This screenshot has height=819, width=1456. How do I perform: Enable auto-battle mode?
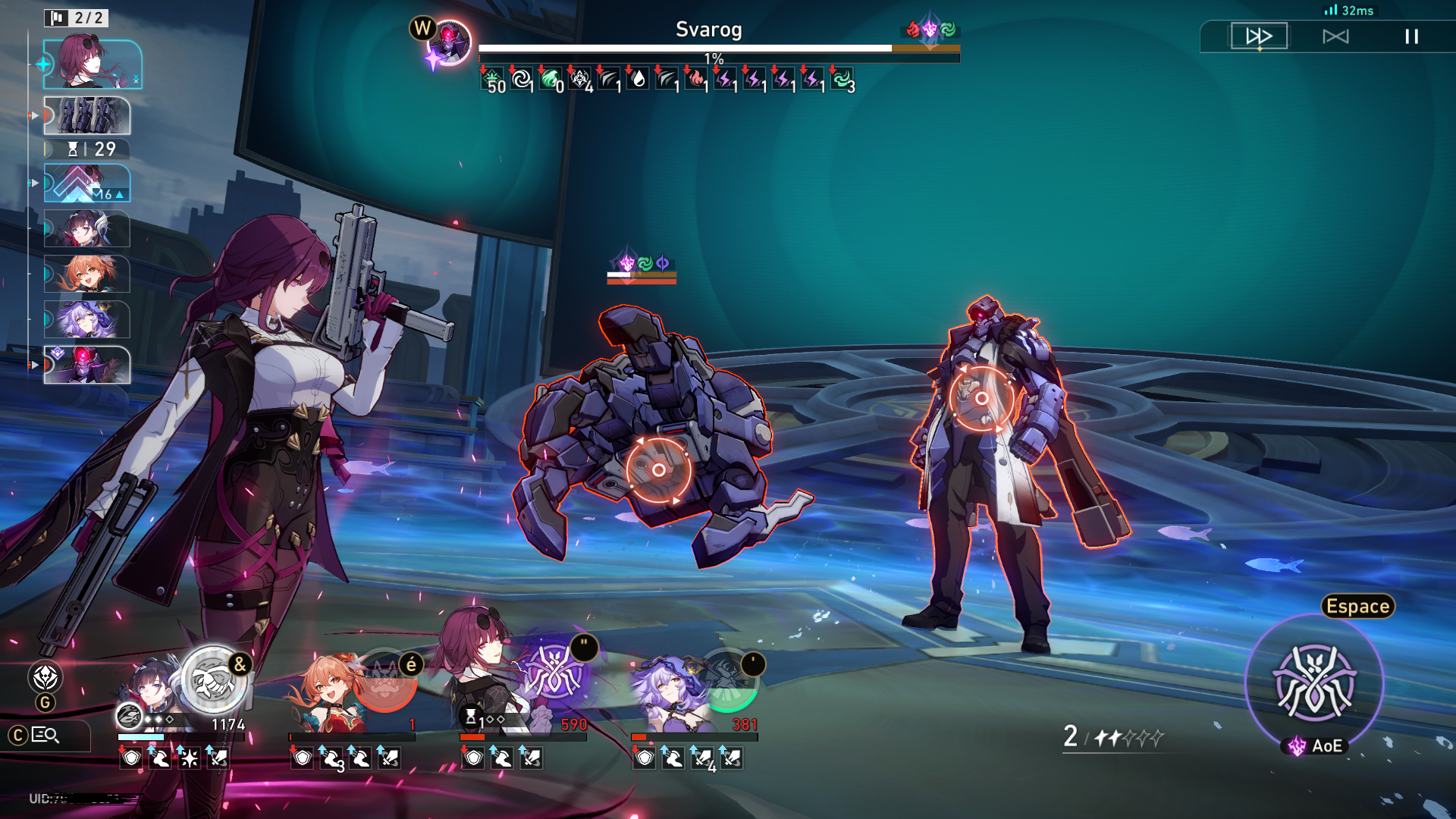coord(1335,36)
